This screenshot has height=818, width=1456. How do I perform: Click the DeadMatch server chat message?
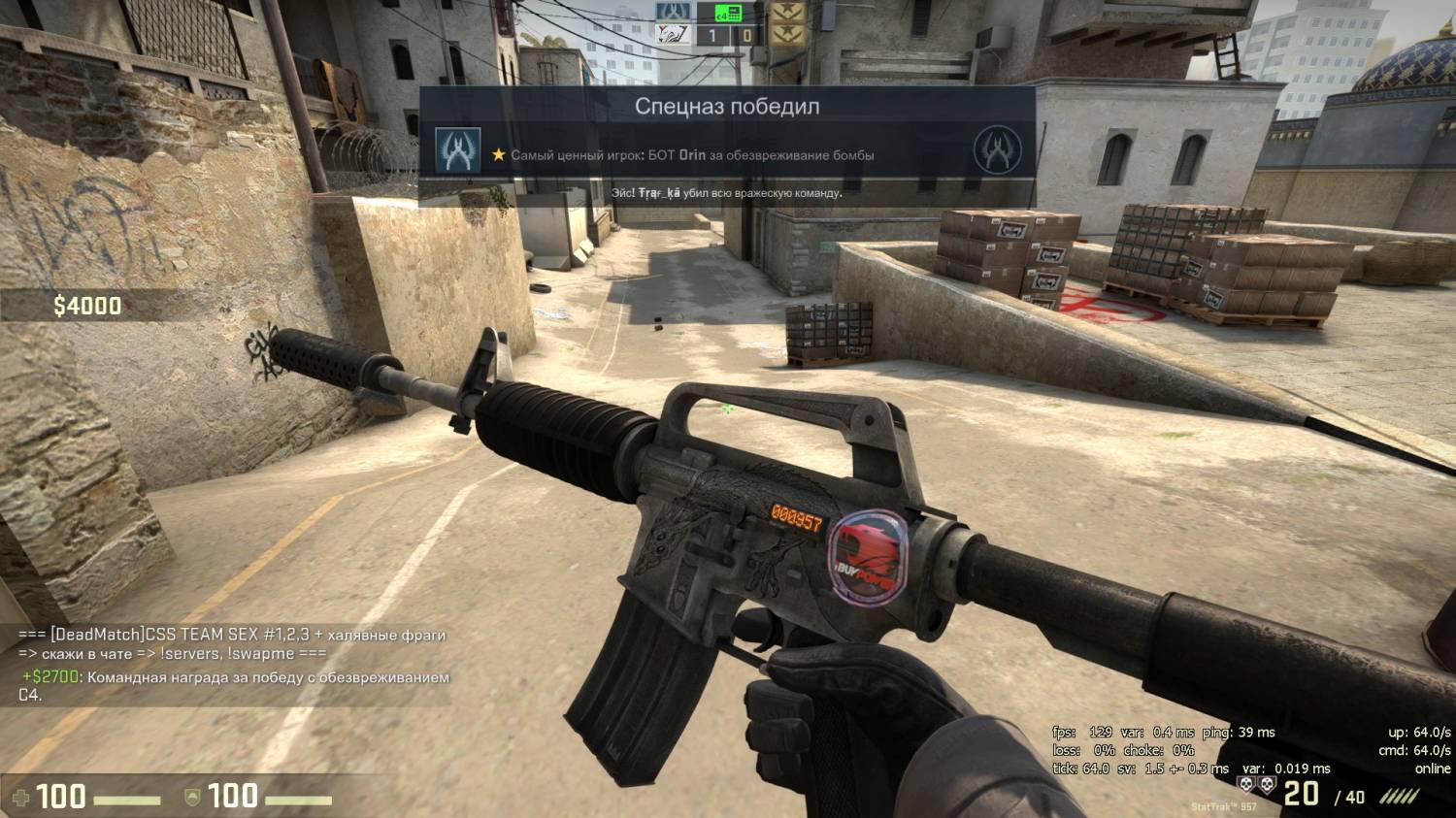(231, 643)
